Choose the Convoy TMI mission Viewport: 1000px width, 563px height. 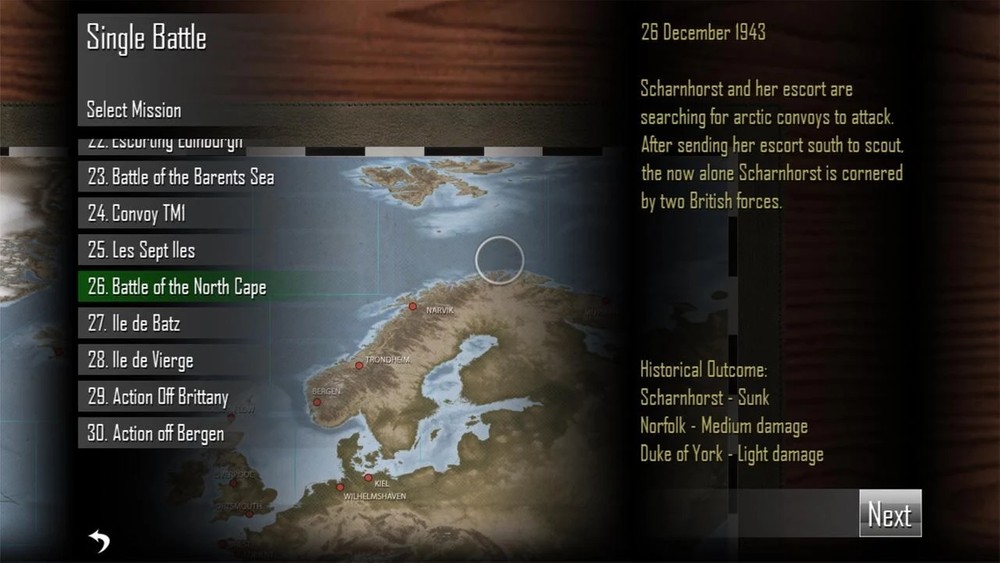136,214
